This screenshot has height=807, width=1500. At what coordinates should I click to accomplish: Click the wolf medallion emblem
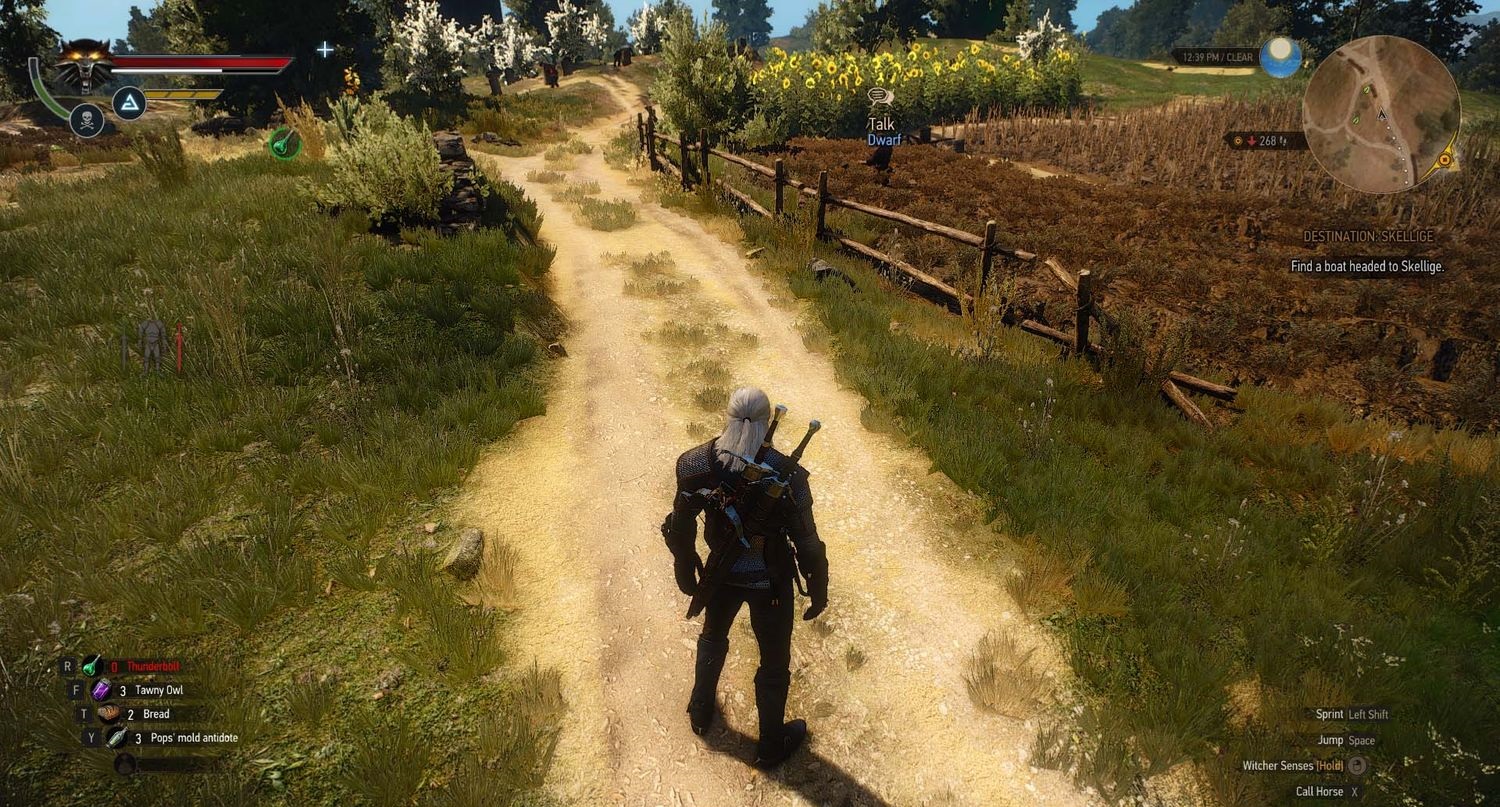(85, 62)
